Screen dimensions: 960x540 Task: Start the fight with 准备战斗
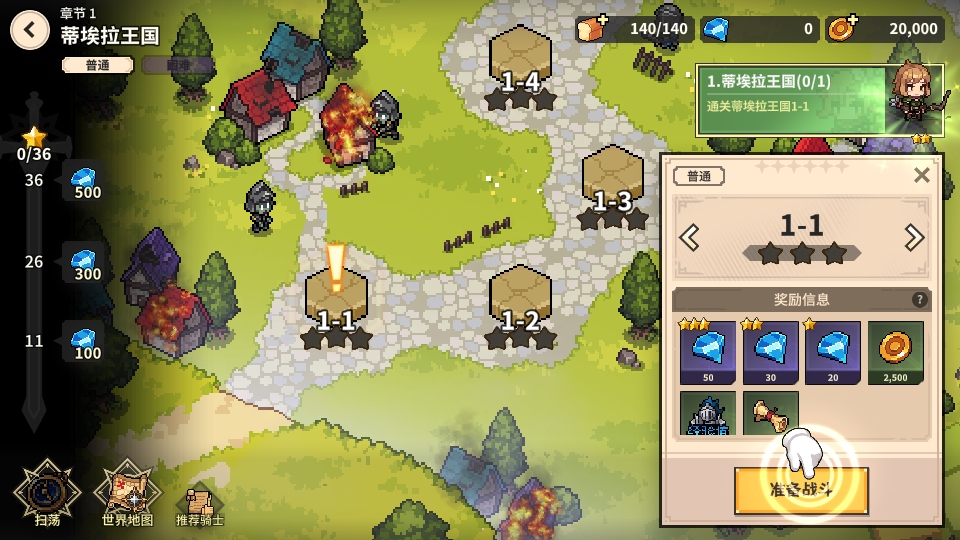tap(800, 491)
